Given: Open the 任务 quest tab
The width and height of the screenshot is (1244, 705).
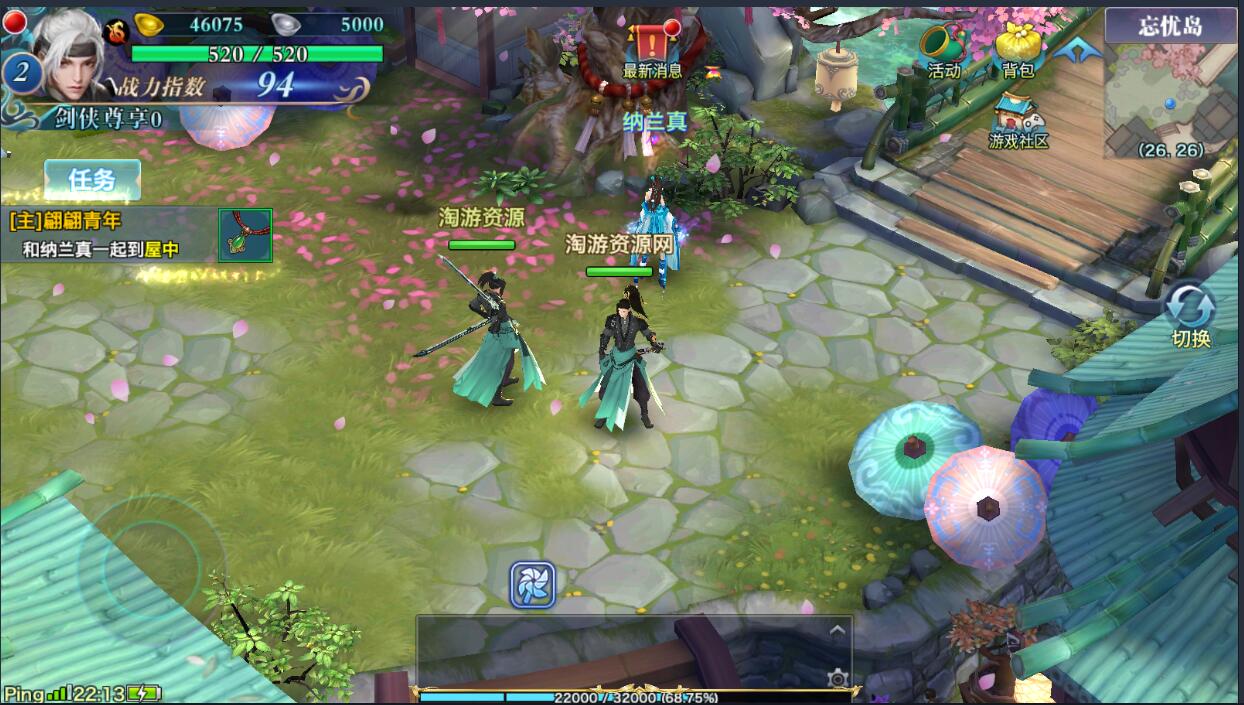Looking at the screenshot, I should [92, 180].
